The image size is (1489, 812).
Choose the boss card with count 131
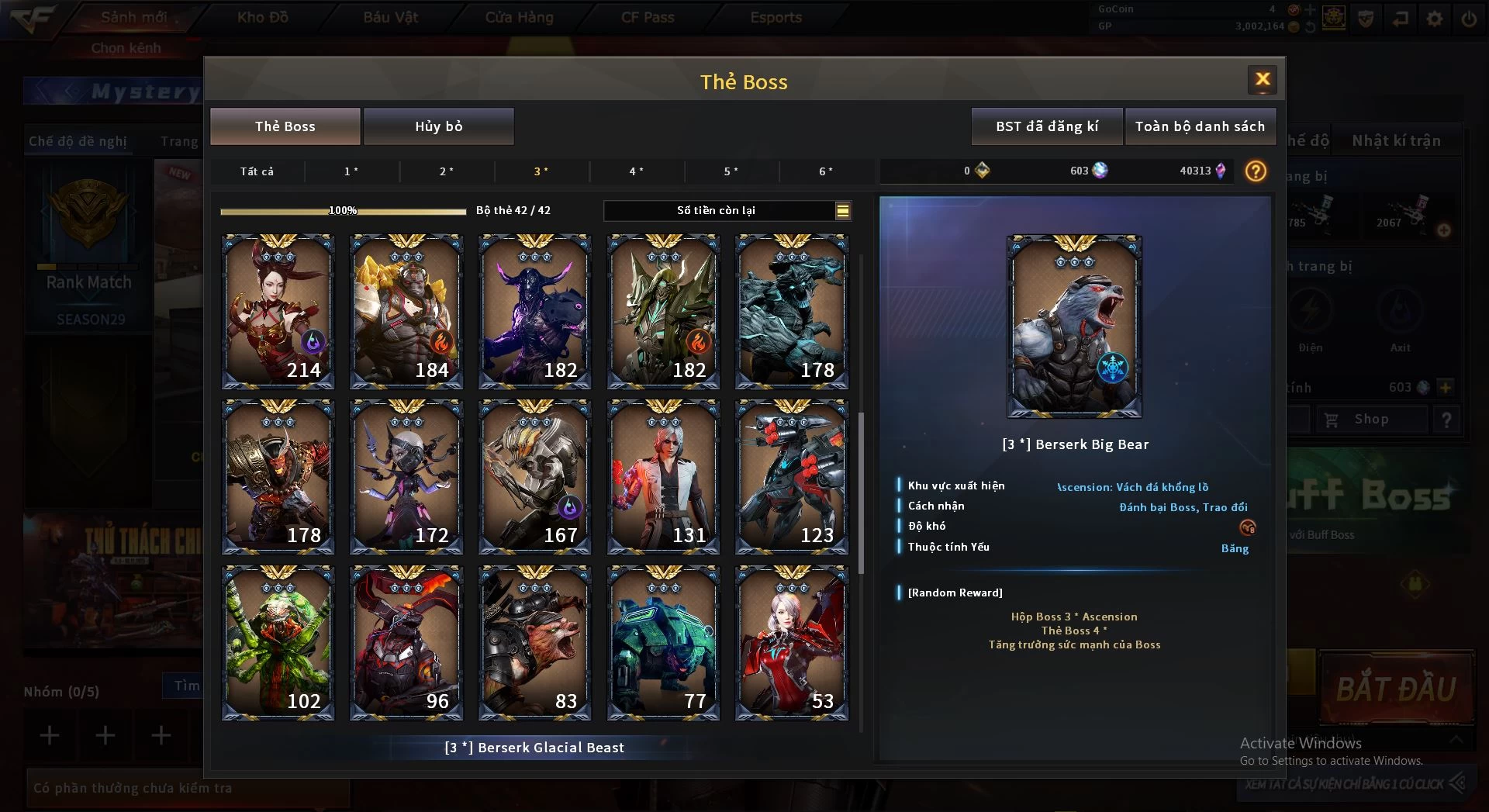click(663, 477)
